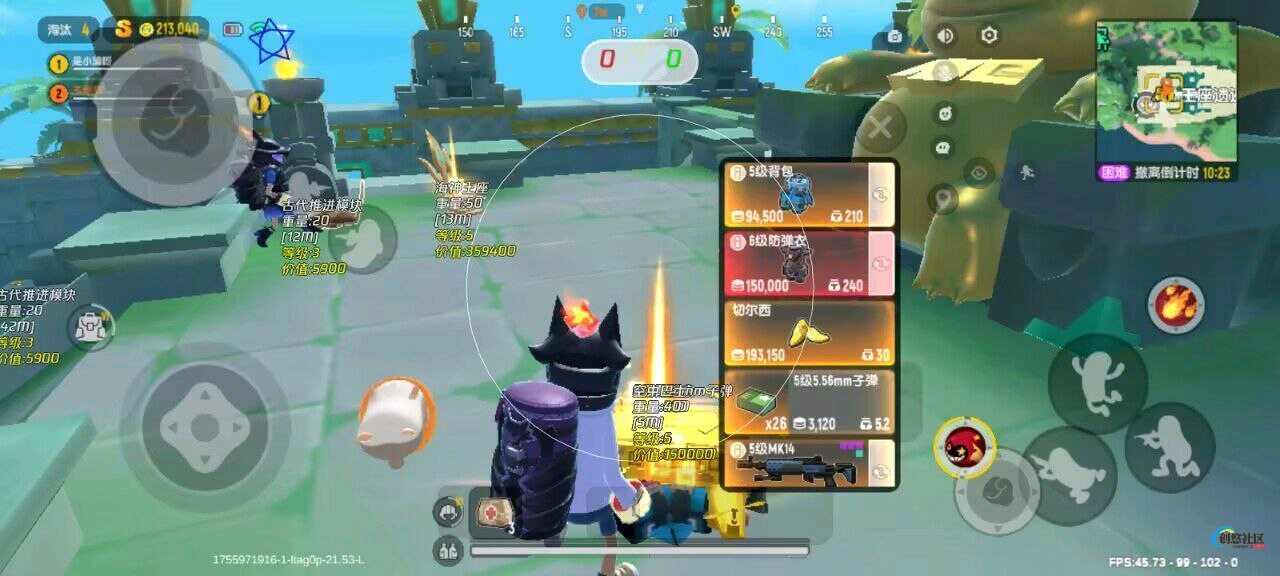
Task: Pick up the 5级背包 backpack from loot list
Action: (808, 196)
